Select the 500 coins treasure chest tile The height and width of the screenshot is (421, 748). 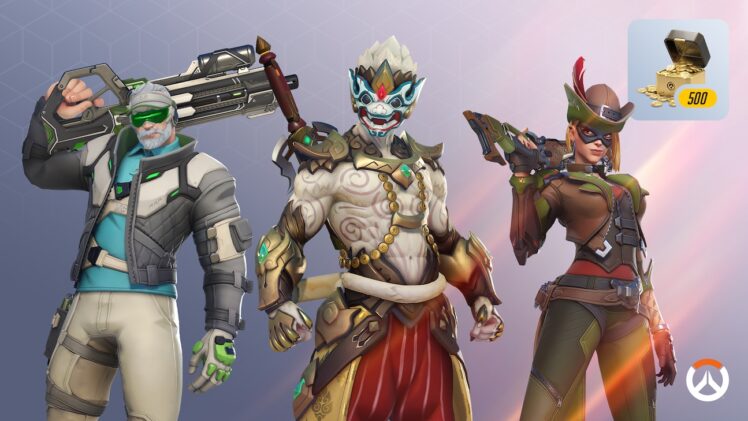(678, 70)
